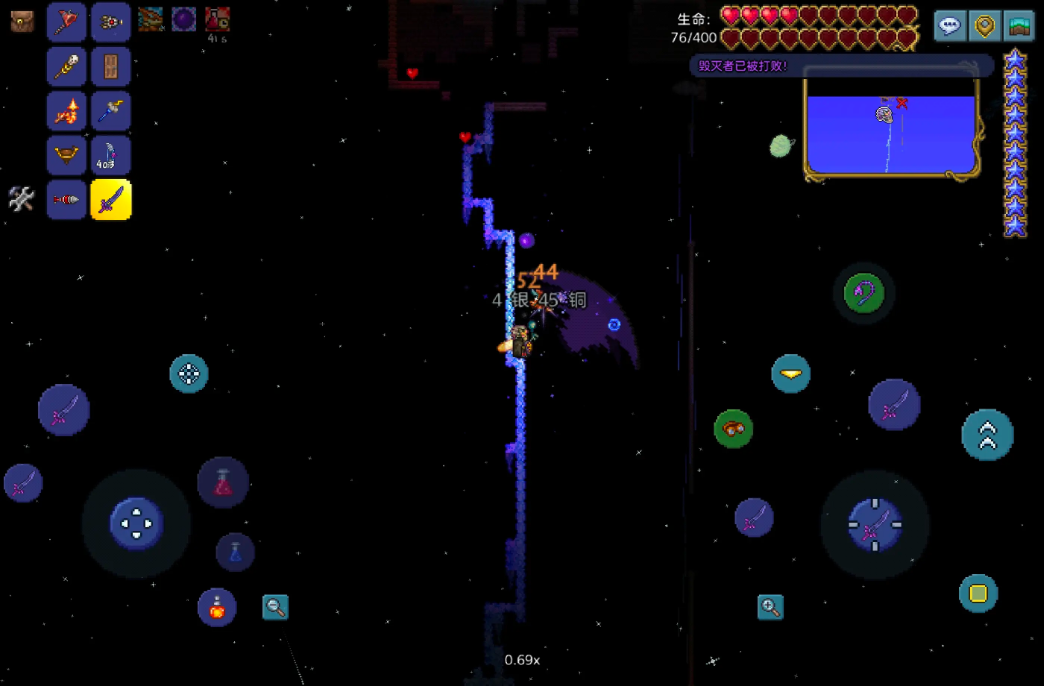1044x686 pixels.
Task: Open the world map landscape button
Action: (x=1019, y=25)
